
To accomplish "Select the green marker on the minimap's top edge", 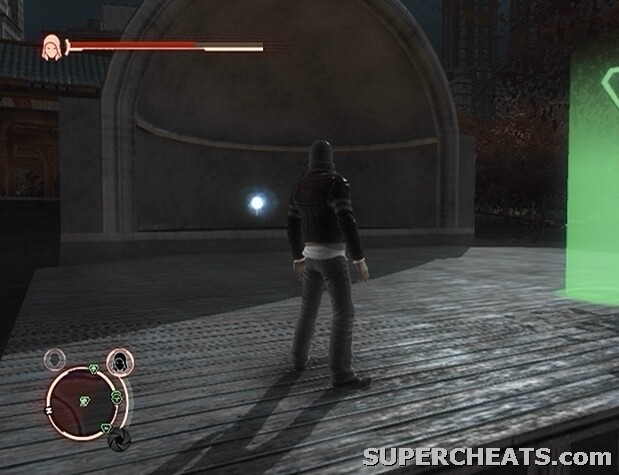I will point(93,369).
